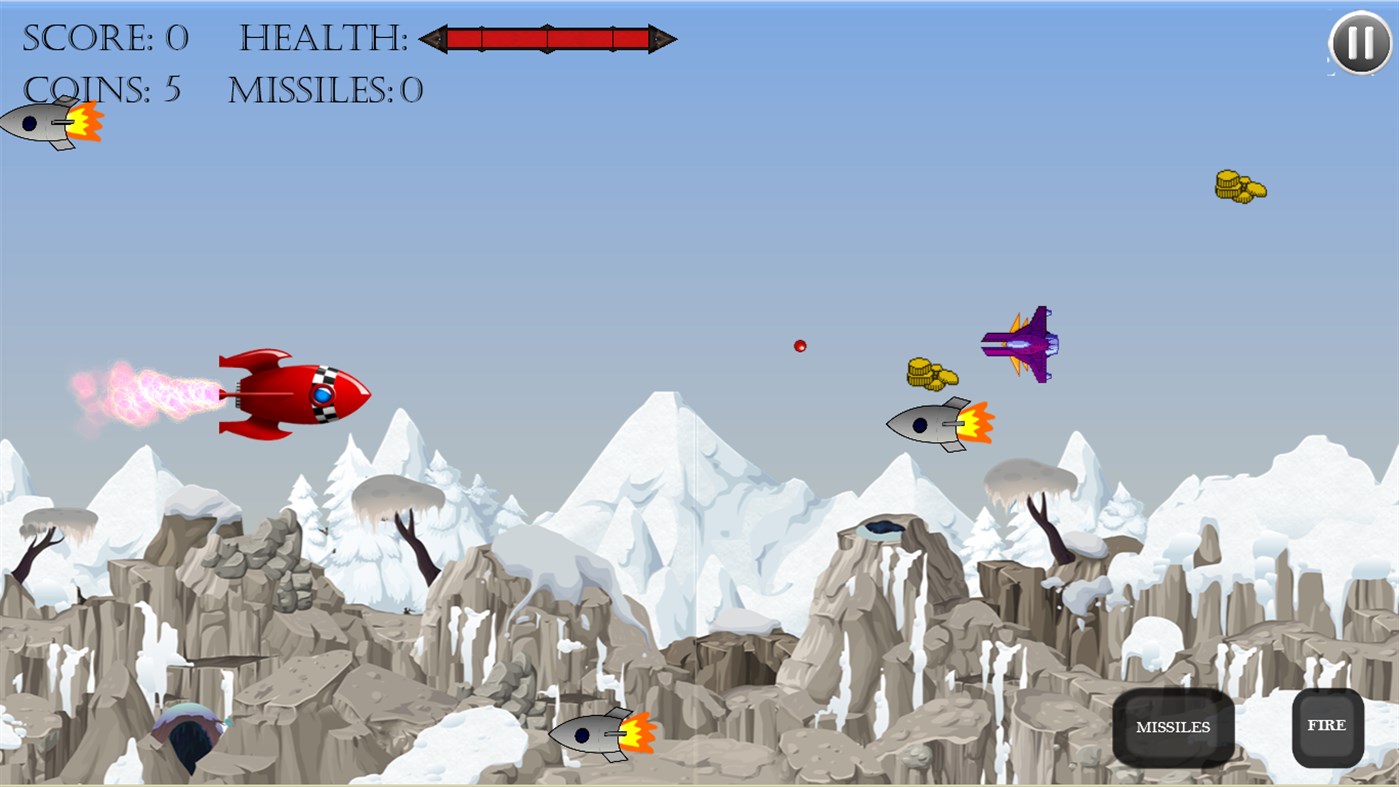Grab the yellow coin pile beside the enemy jet
1399x787 pixels.
point(930,373)
